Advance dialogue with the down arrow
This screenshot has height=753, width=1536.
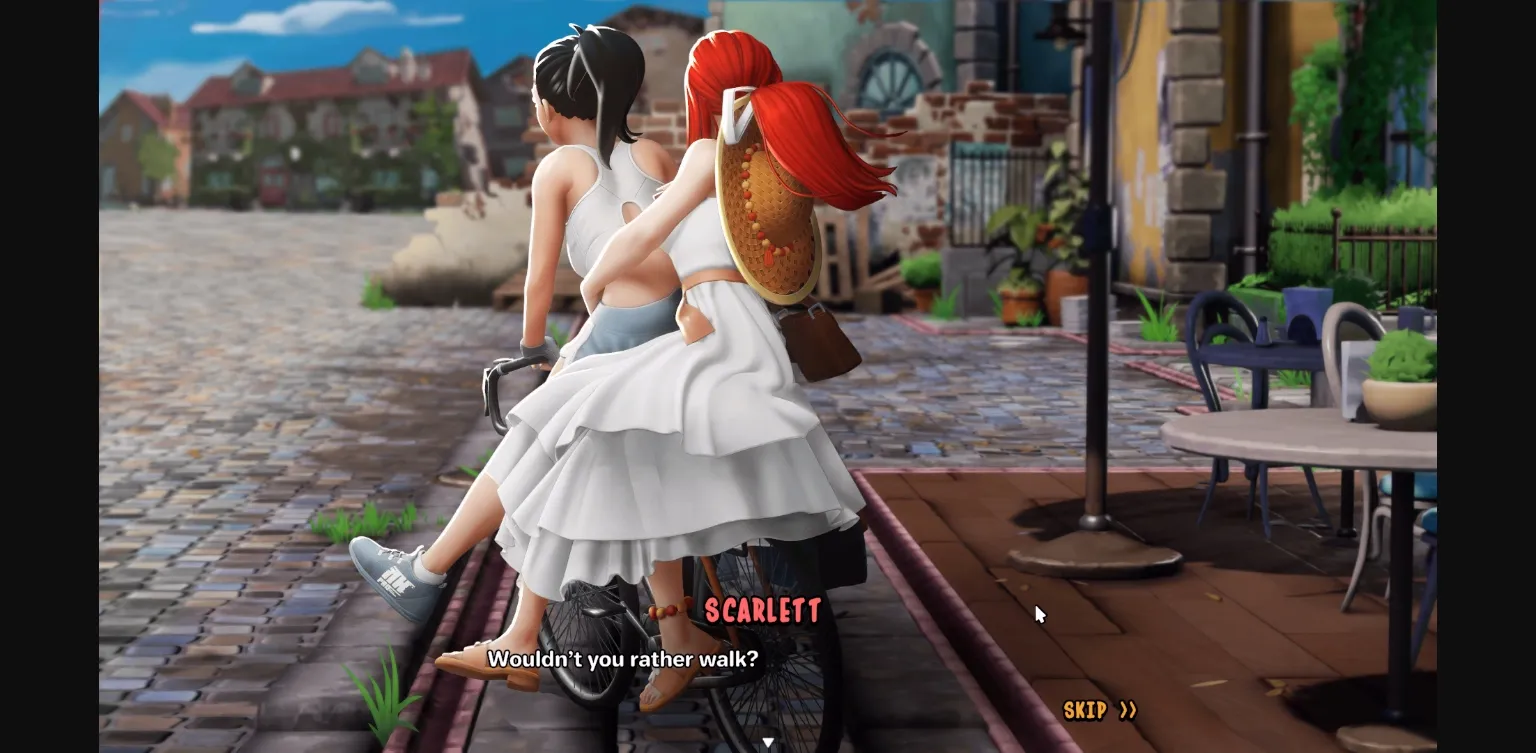click(x=768, y=743)
